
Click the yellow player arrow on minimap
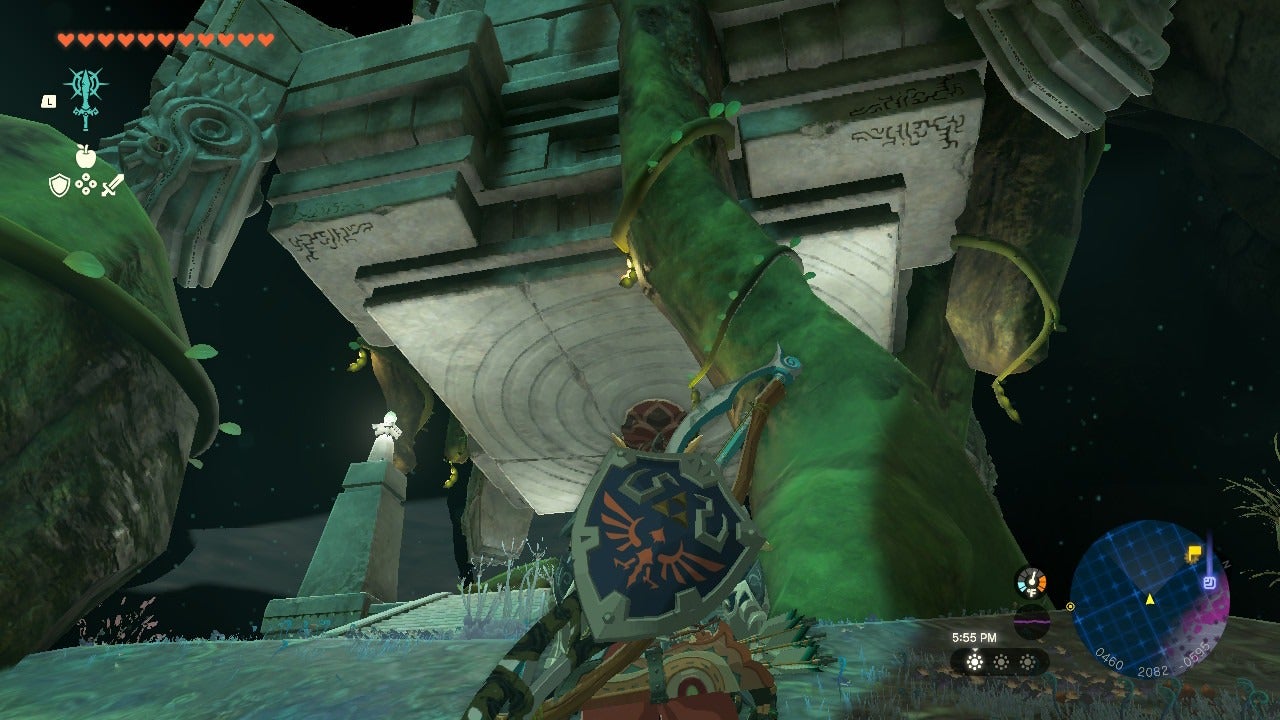click(1151, 601)
